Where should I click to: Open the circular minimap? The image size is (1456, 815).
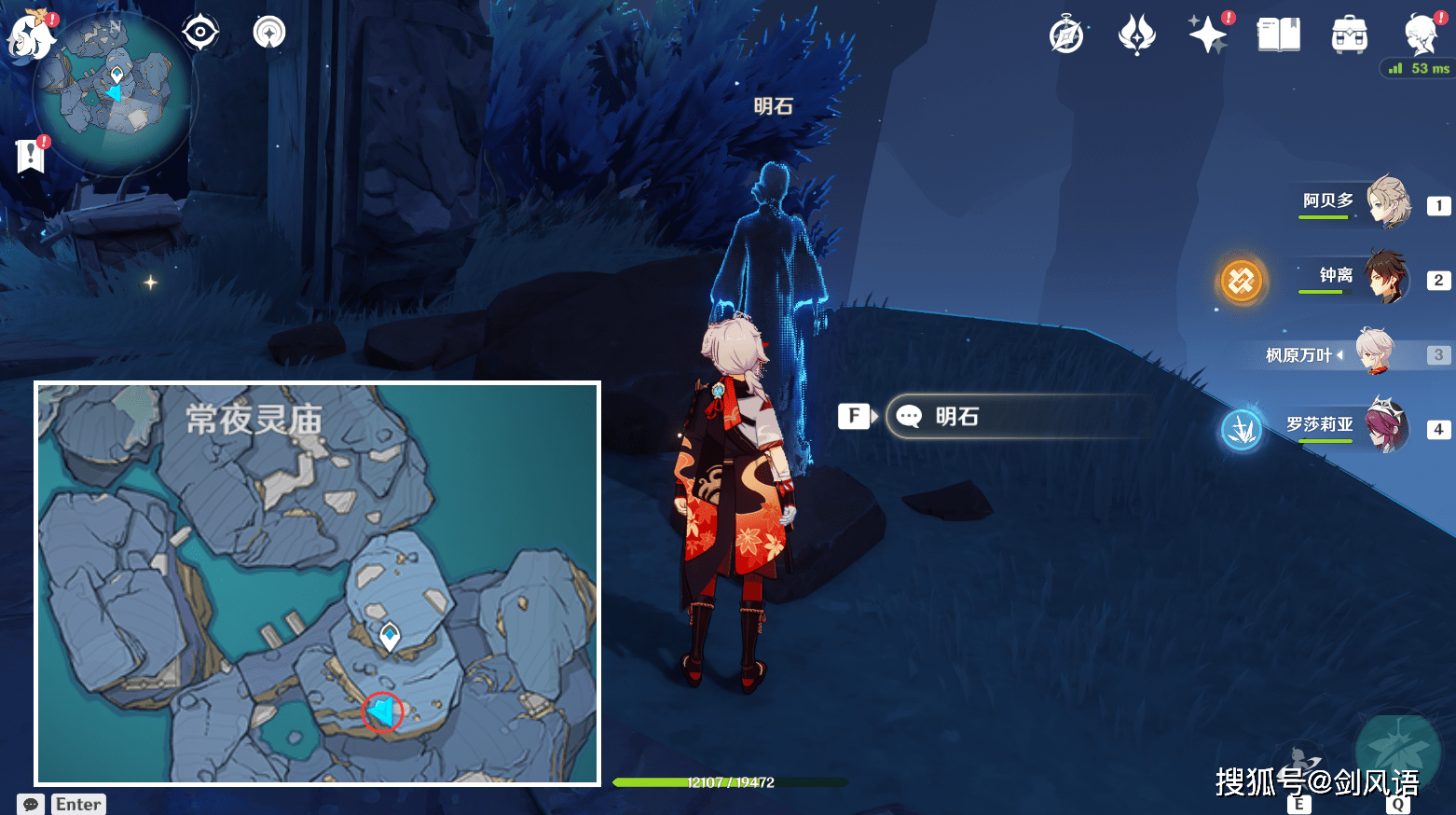[x=114, y=93]
